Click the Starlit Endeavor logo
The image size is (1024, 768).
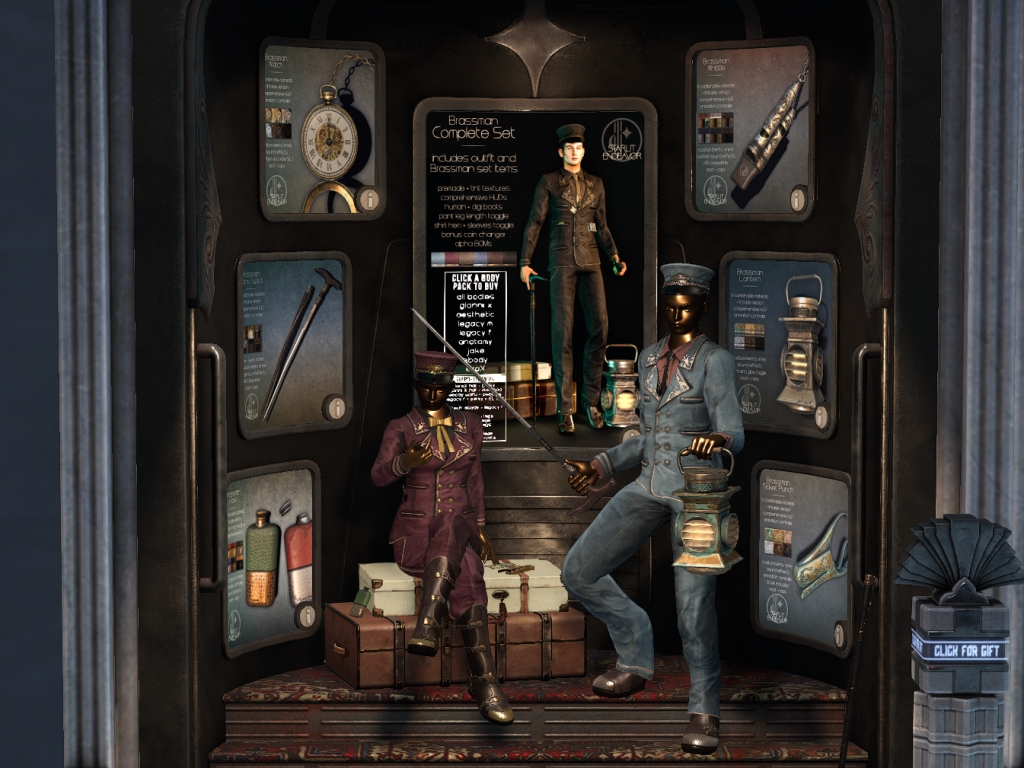[x=622, y=141]
